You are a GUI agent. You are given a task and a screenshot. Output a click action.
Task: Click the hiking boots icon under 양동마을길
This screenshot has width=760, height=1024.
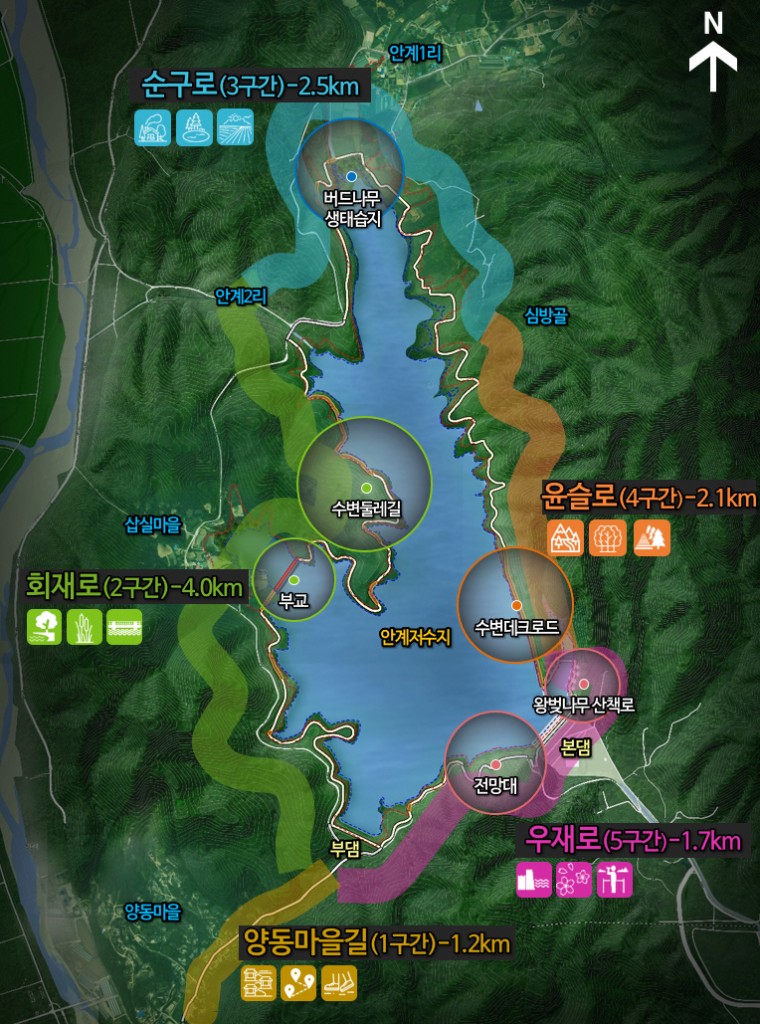click(x=339, y=984)
